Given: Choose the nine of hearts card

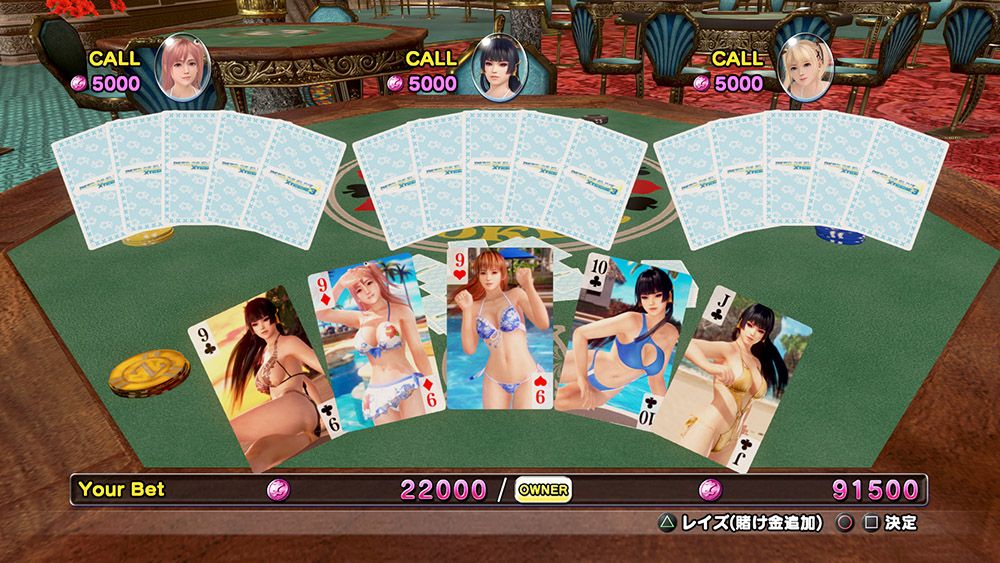Looking at the screenshot, I should (x=499, y=328).
